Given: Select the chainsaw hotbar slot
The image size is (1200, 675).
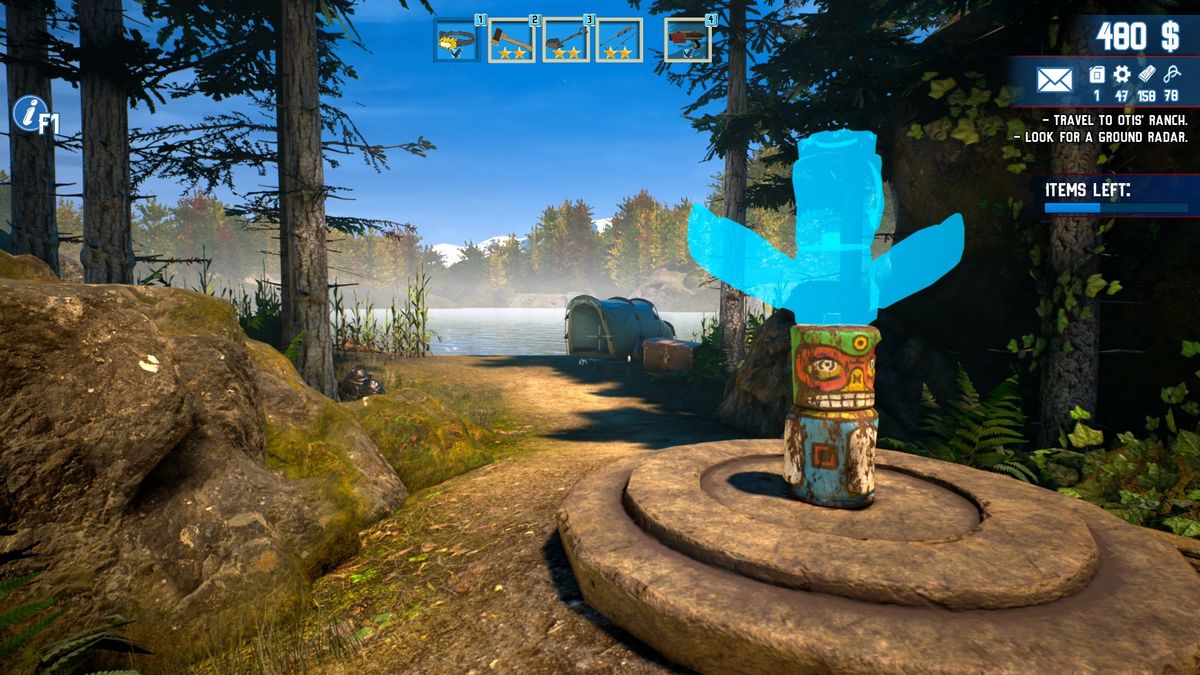Looking at the screenshot, I should click(456, 40).
